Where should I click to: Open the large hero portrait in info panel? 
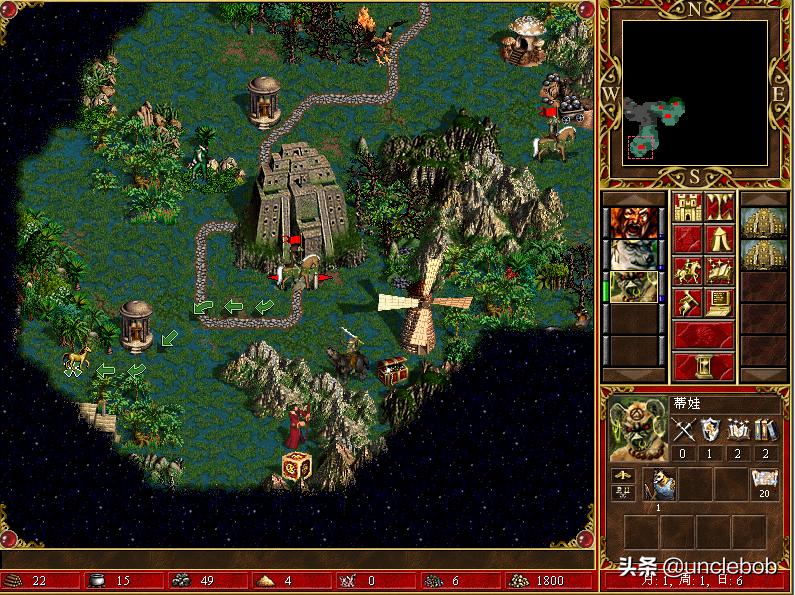(636, 428)
